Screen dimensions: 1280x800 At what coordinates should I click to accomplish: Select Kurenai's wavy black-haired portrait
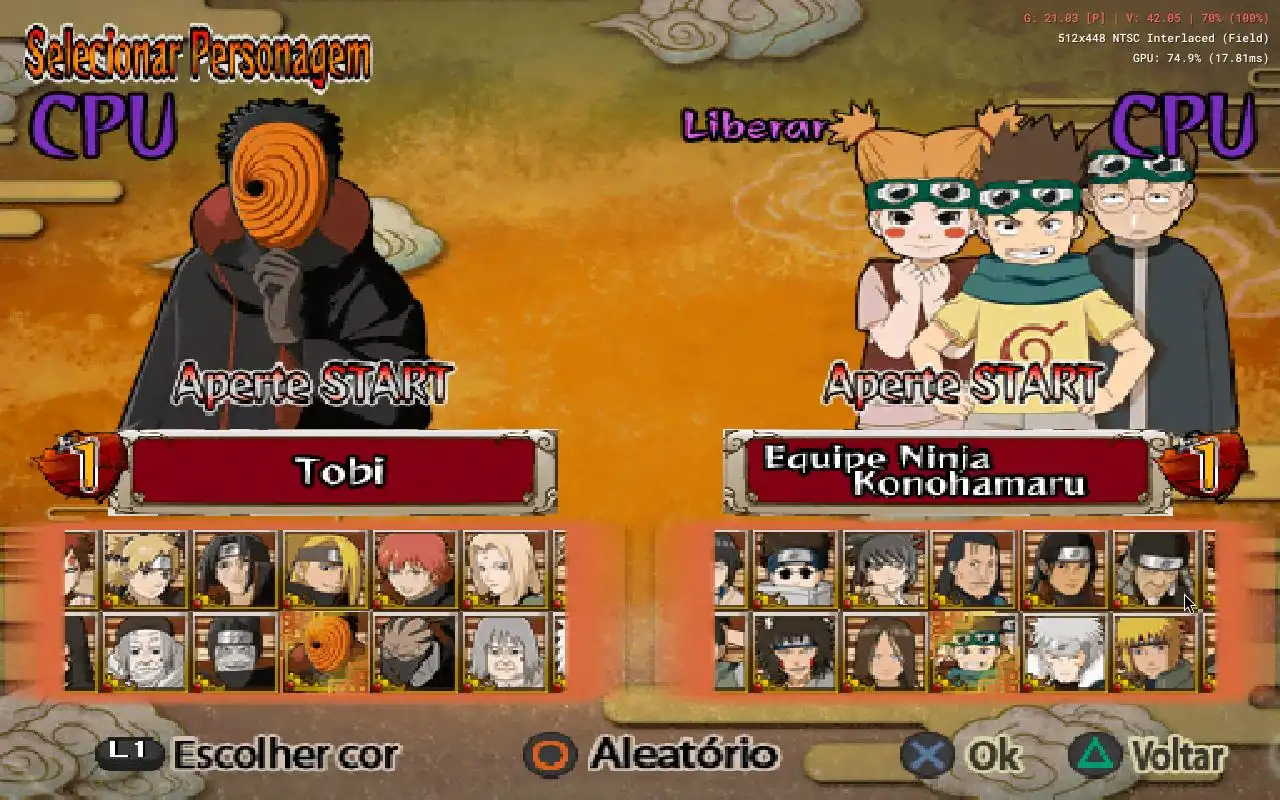794,652
